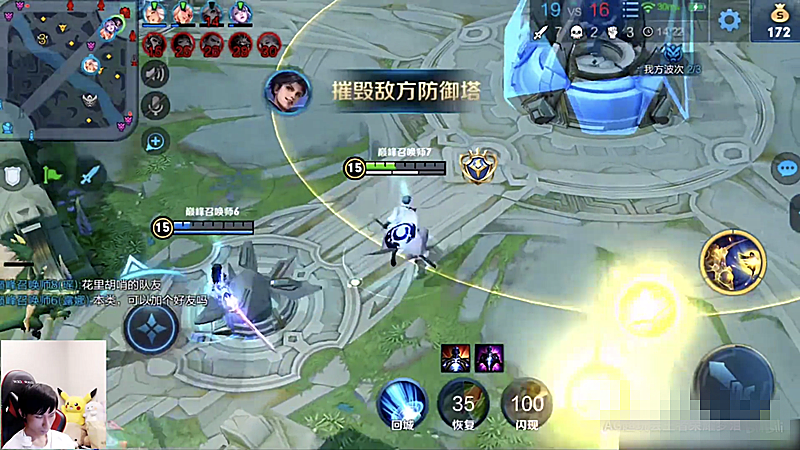Toggle the muted microphone icon

(x=154, y=105)
